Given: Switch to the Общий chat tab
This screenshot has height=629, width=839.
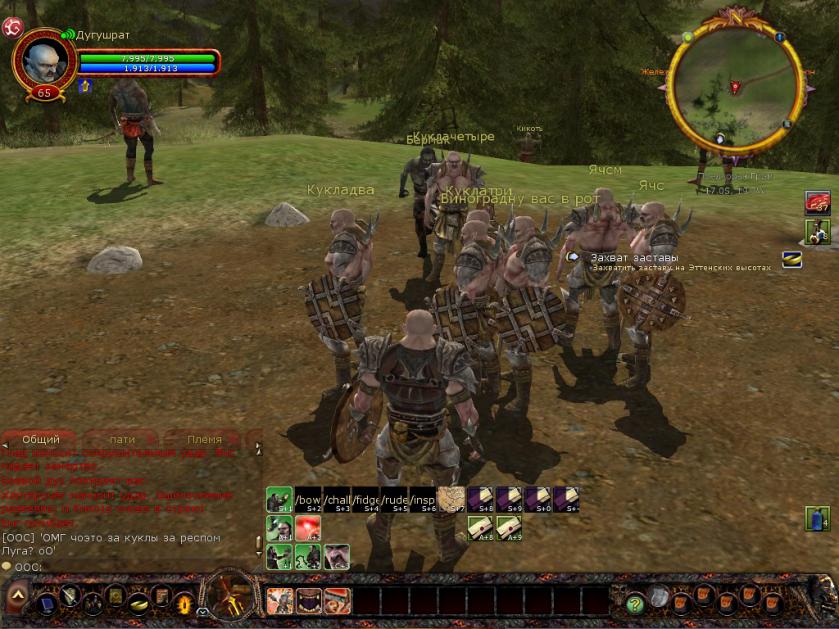Looking at the screenshot, I should 41,439.
